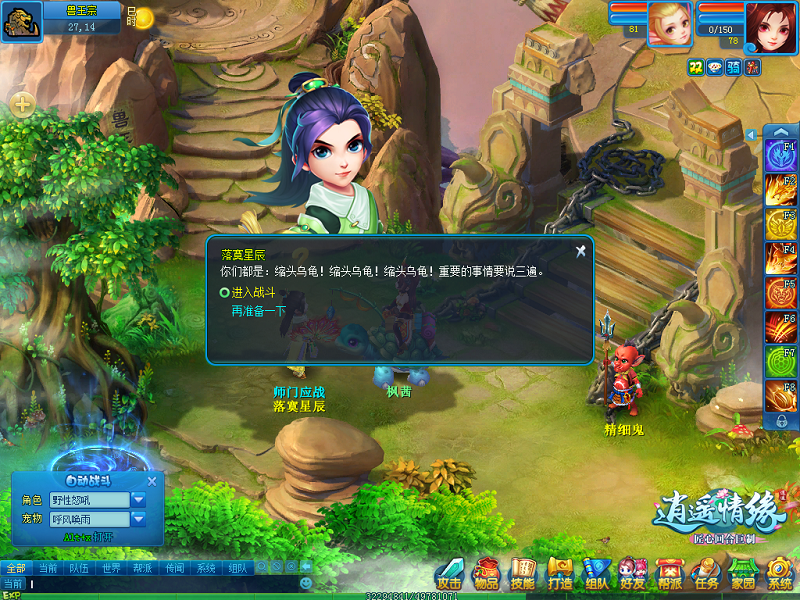Close the 自动战斗 auto-battle panel
Image resolution: width=800 pixels, height=600 pixels.
152,481
